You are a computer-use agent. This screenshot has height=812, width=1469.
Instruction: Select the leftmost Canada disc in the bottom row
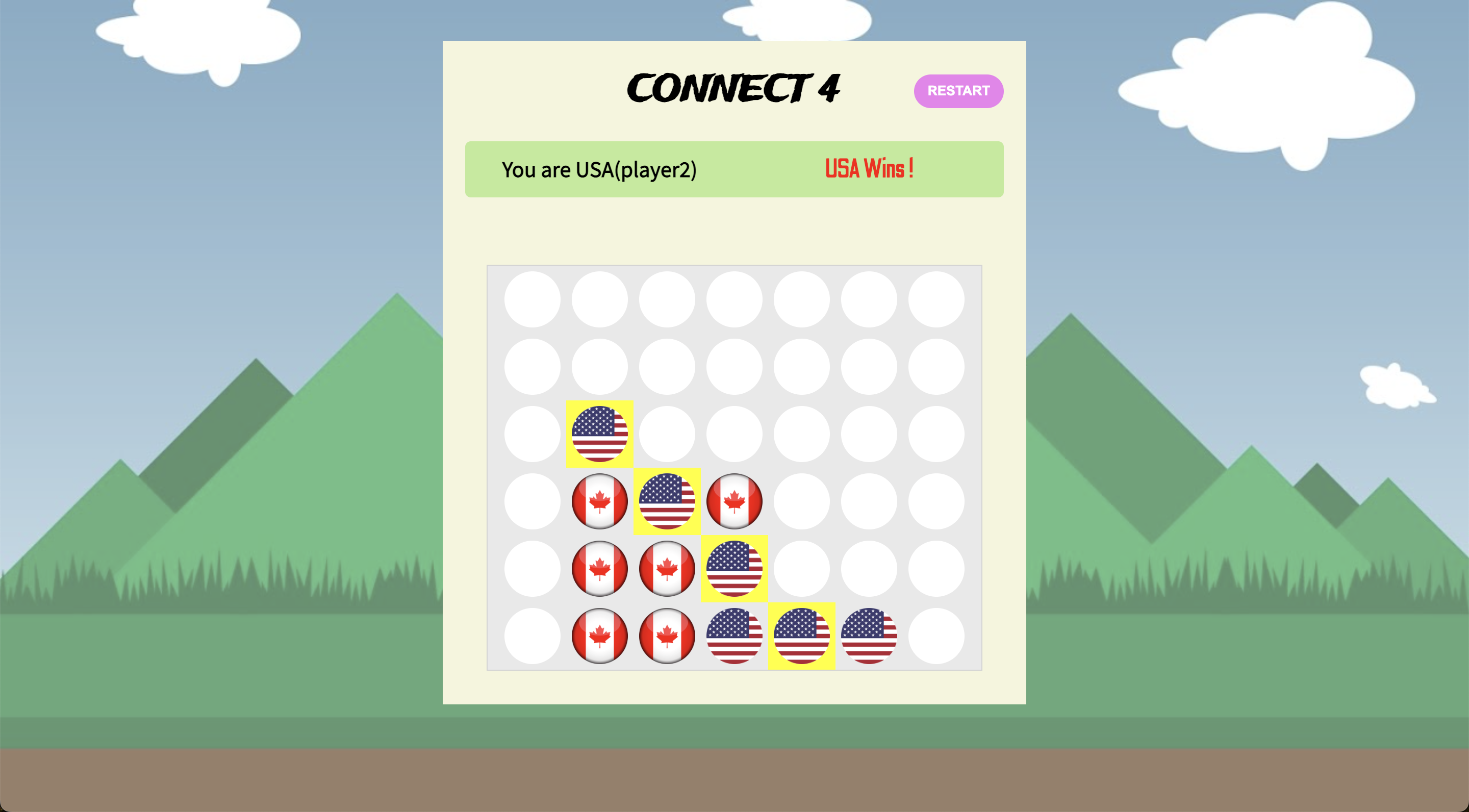599,635
